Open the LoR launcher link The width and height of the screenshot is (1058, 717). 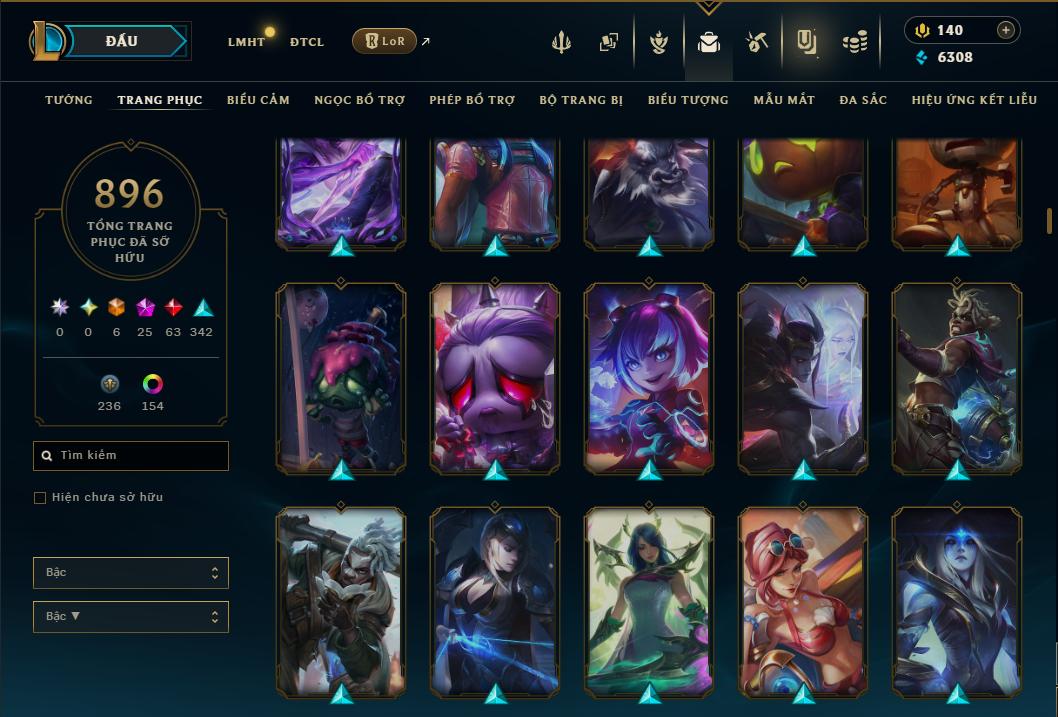point(385,41)
